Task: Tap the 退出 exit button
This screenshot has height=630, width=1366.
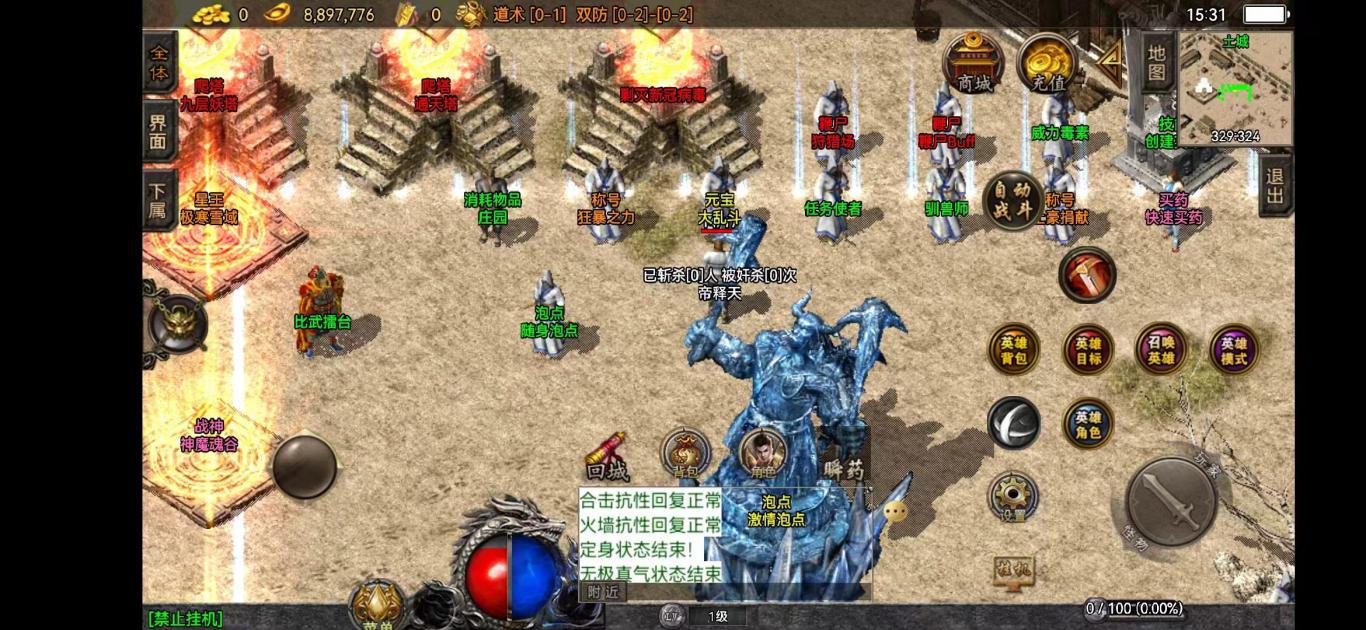Action: click(x=1275, y=185)
